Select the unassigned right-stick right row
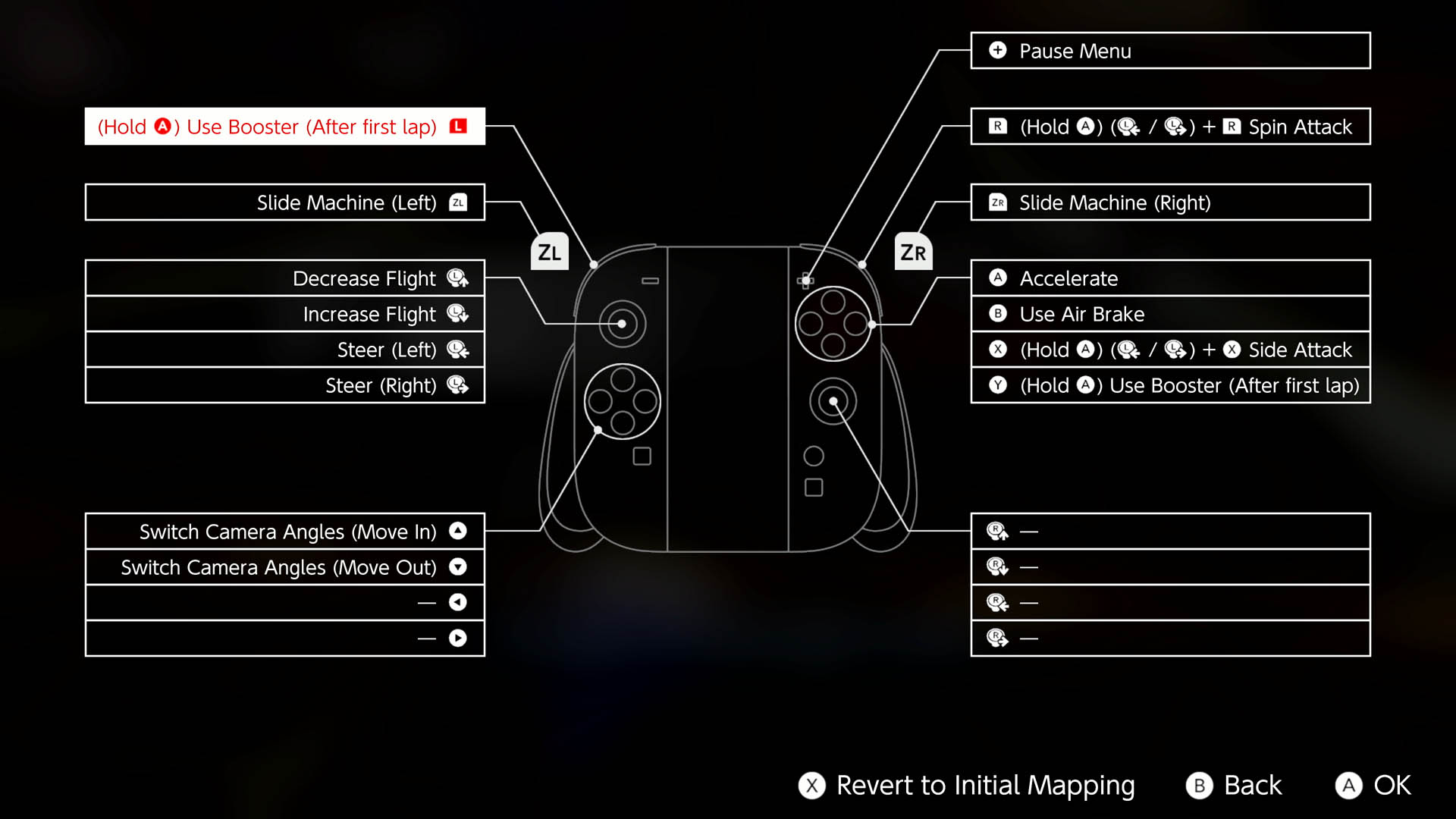 (1169, 638)
